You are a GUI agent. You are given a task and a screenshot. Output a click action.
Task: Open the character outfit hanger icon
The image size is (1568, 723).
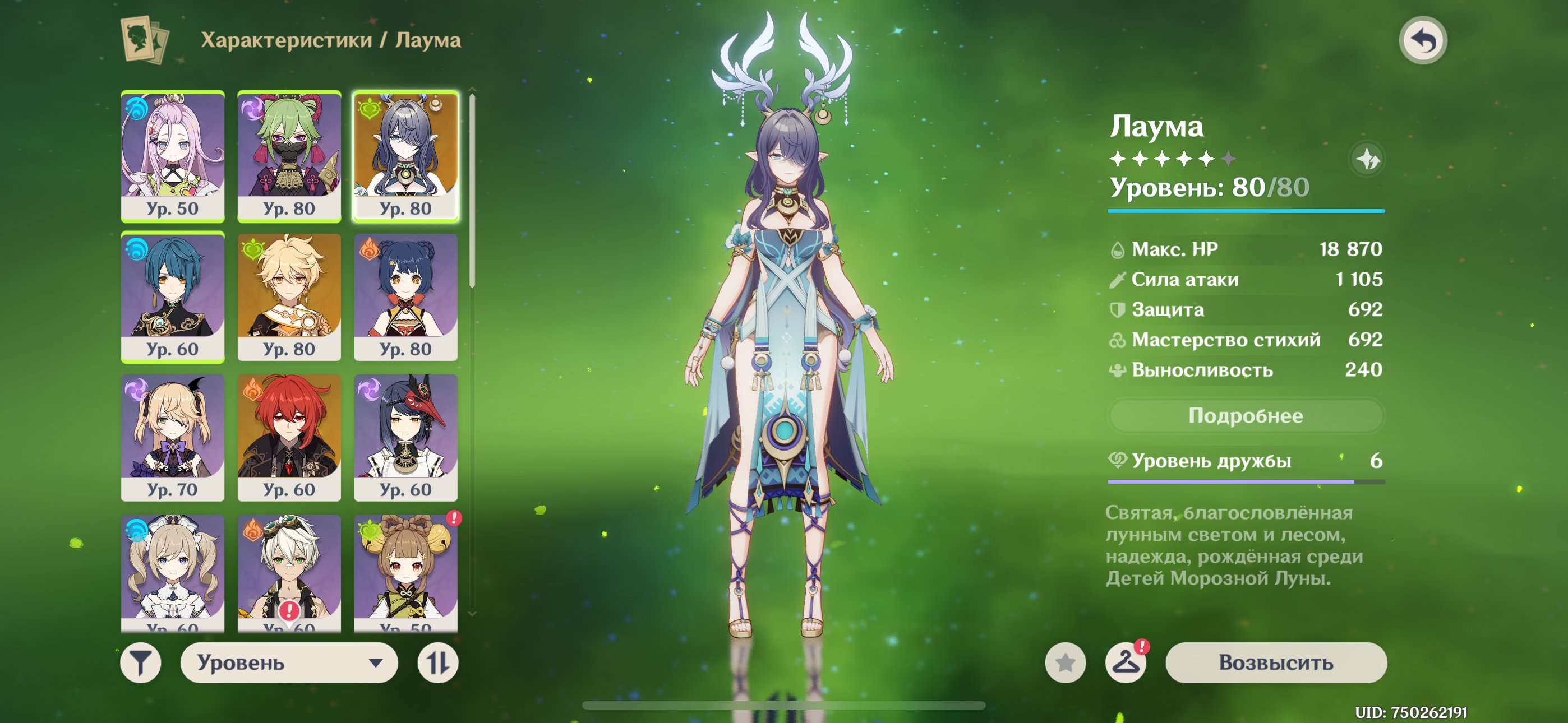pyautogui.click(x=1126, y=662)
